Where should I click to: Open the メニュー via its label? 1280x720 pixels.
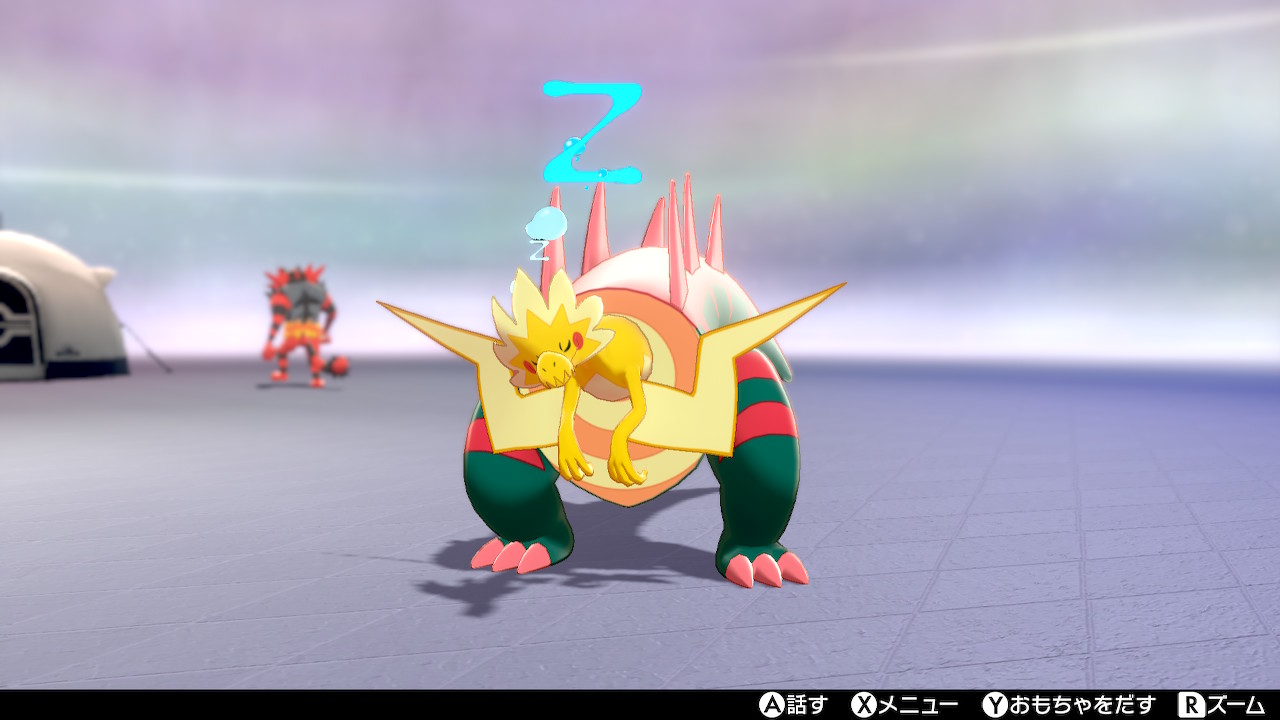pos(917,705)
